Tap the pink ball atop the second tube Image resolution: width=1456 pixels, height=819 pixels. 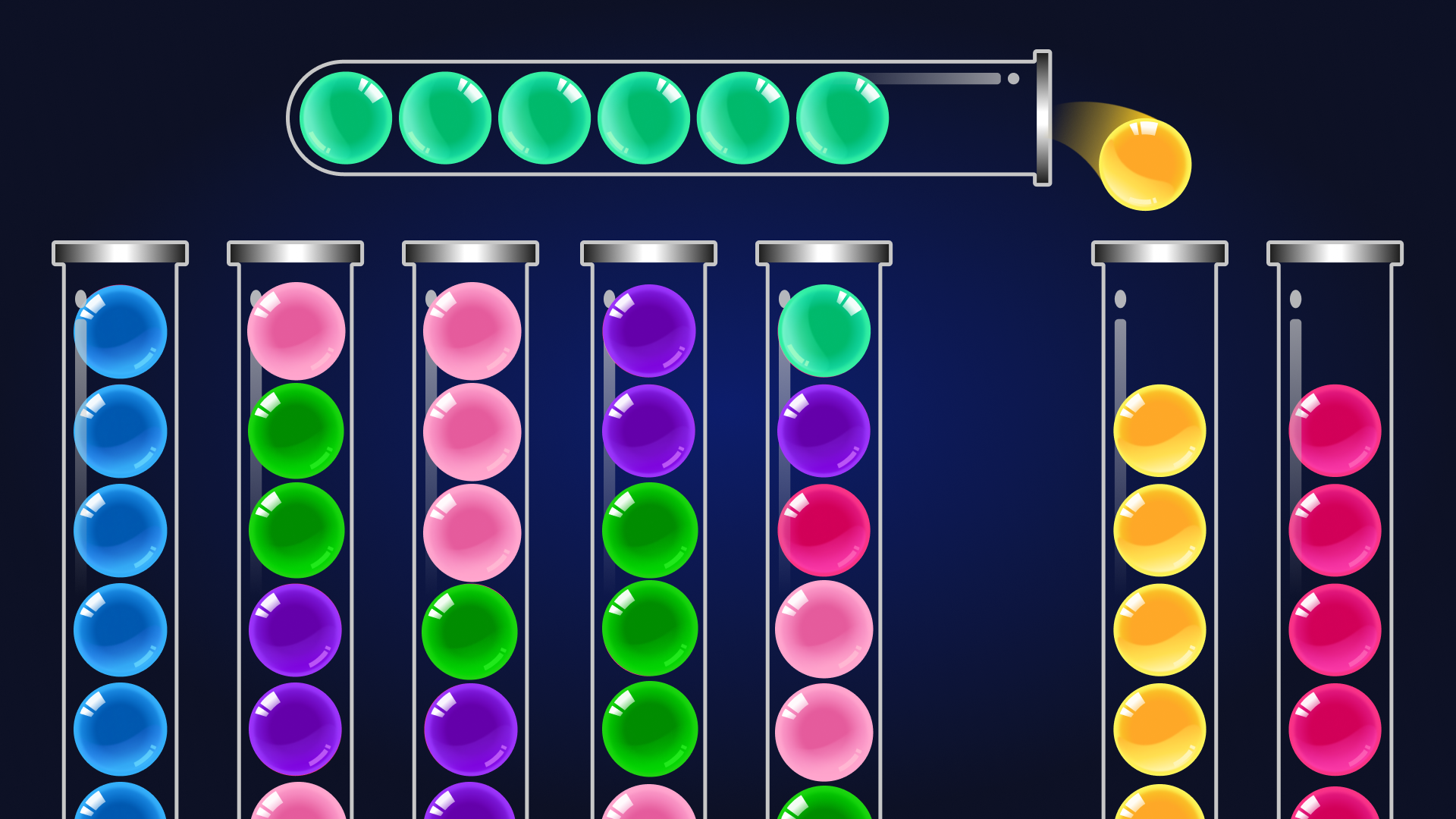click(x=296, y=330)
